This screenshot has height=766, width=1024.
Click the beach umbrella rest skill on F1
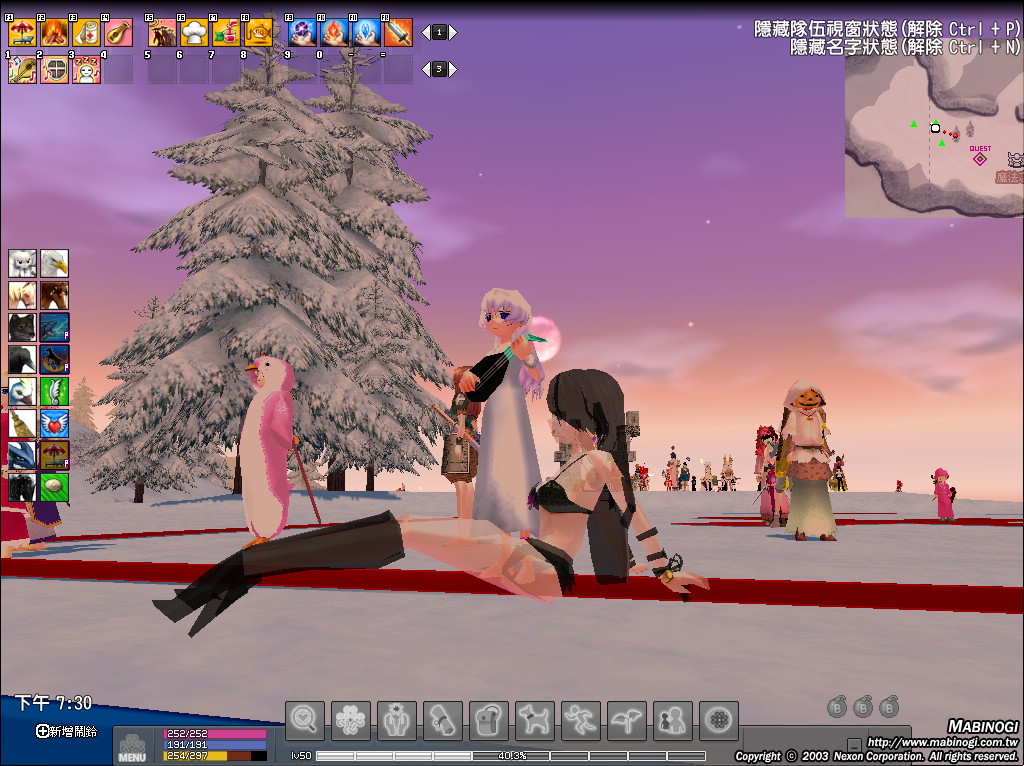[22, 33]
